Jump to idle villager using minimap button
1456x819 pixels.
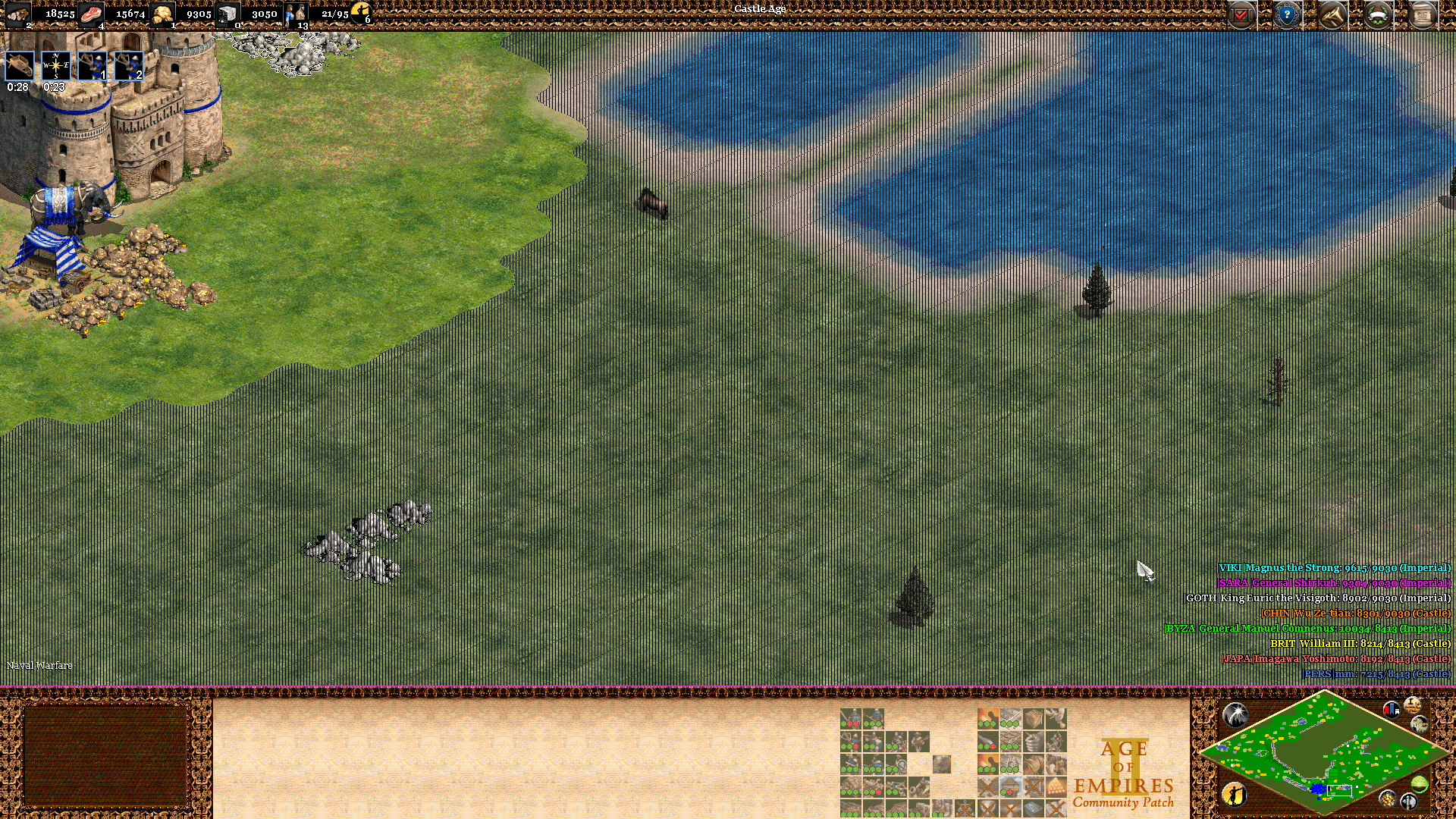click(1235, 794)
